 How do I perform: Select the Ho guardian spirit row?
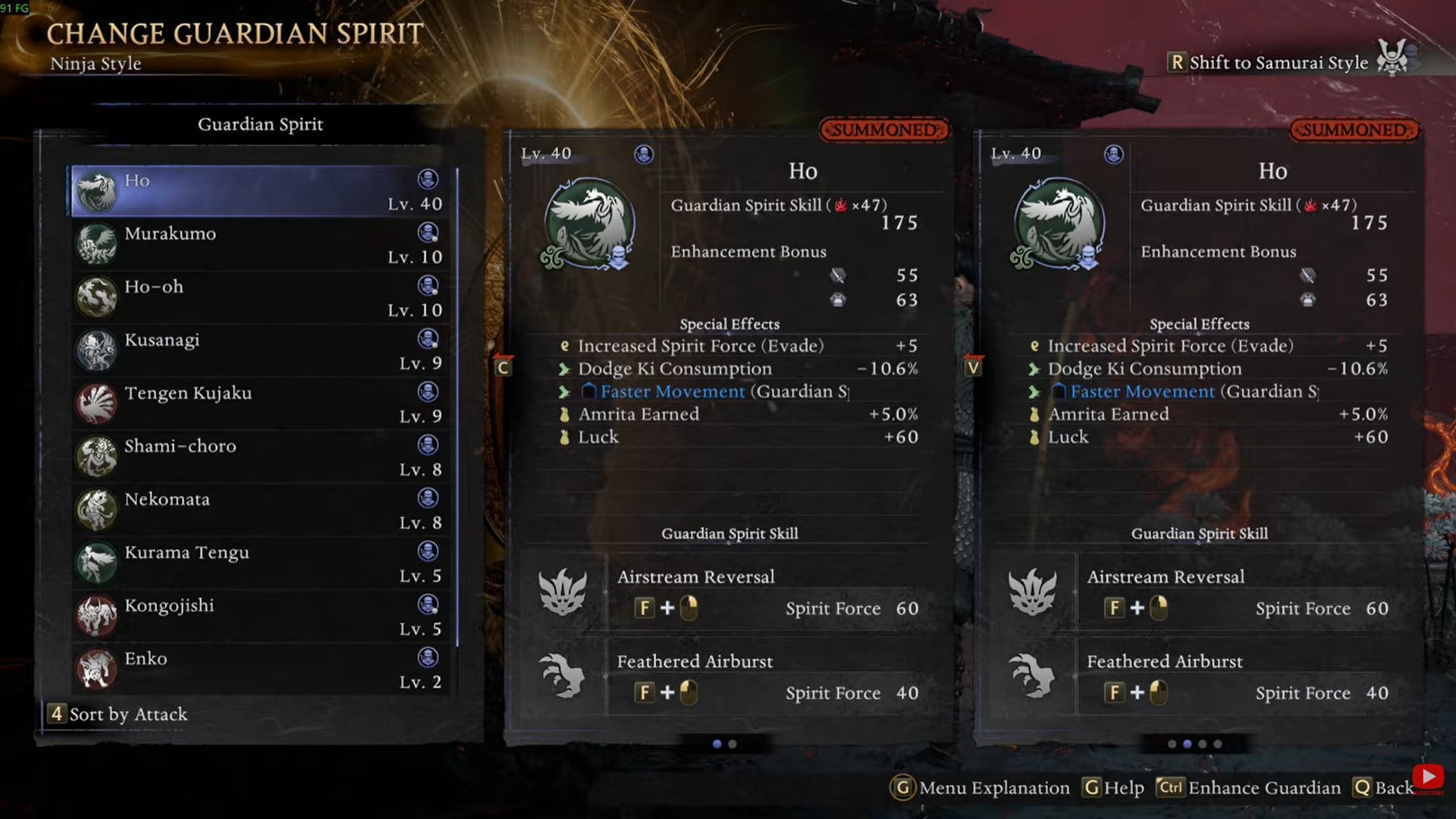262,191
